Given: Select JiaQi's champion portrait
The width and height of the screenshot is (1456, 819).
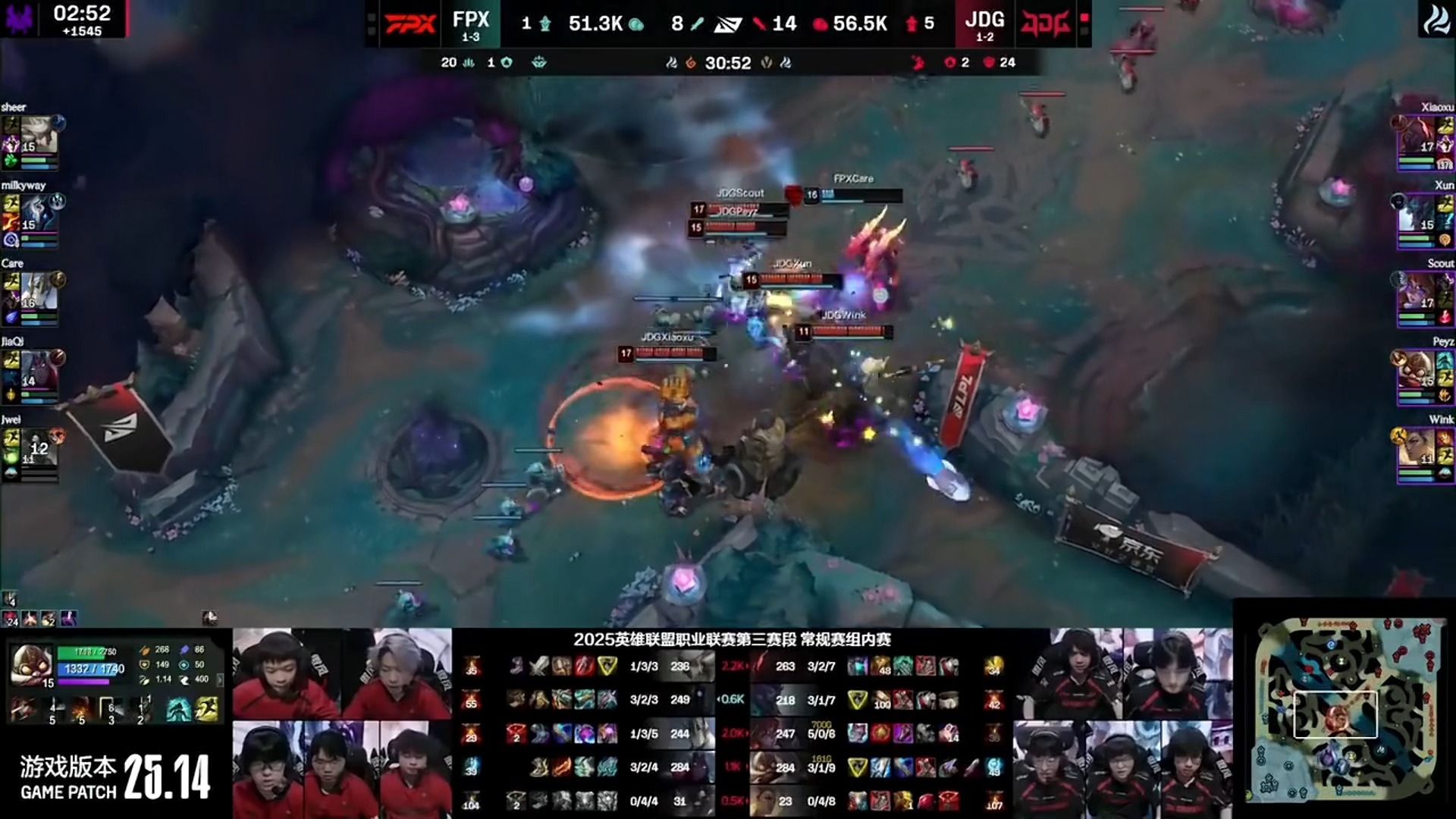Looking at the screenshot, I should [x=39, y=369].
